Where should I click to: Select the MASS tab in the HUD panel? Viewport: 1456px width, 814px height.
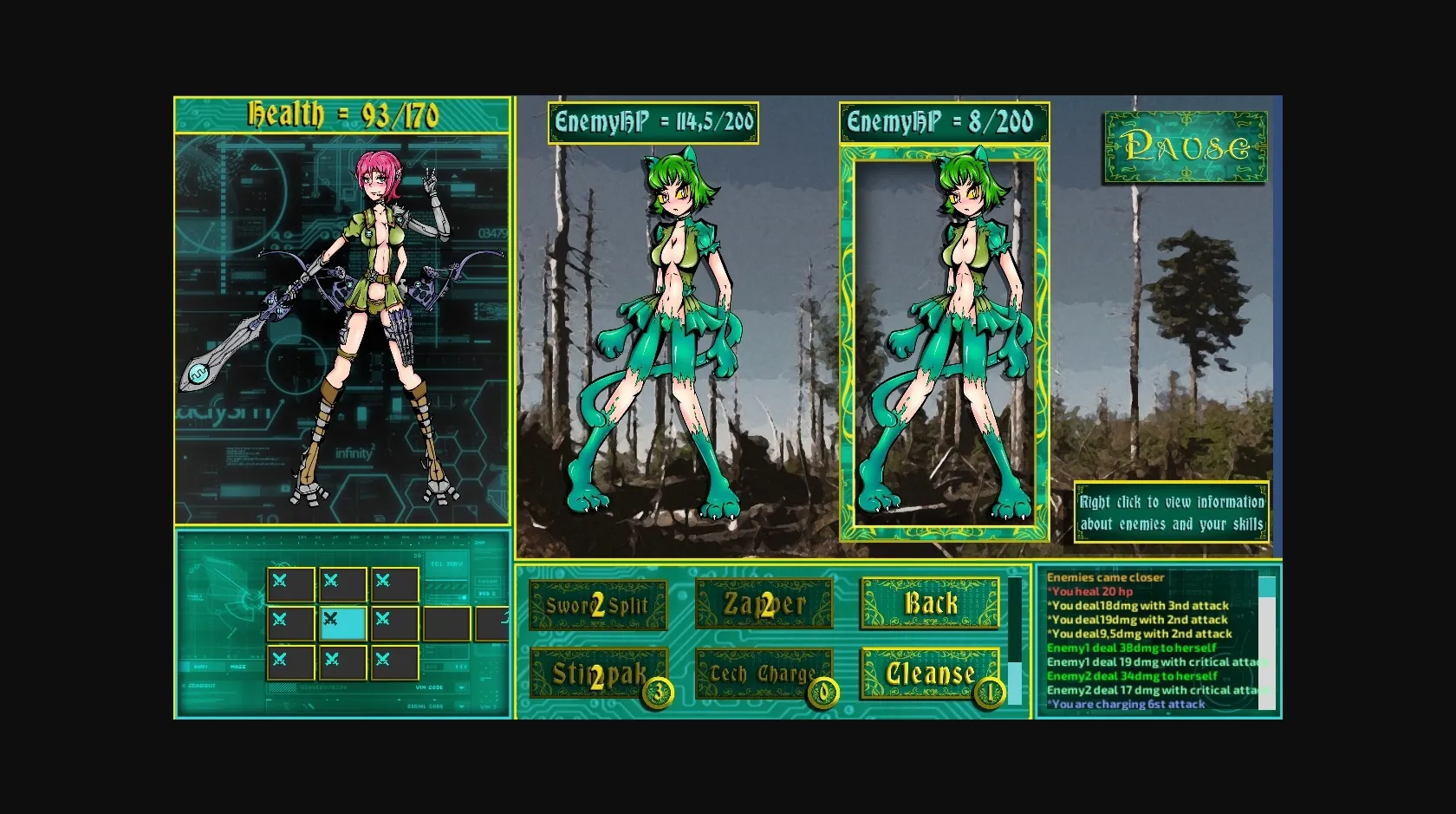point(238,666)
